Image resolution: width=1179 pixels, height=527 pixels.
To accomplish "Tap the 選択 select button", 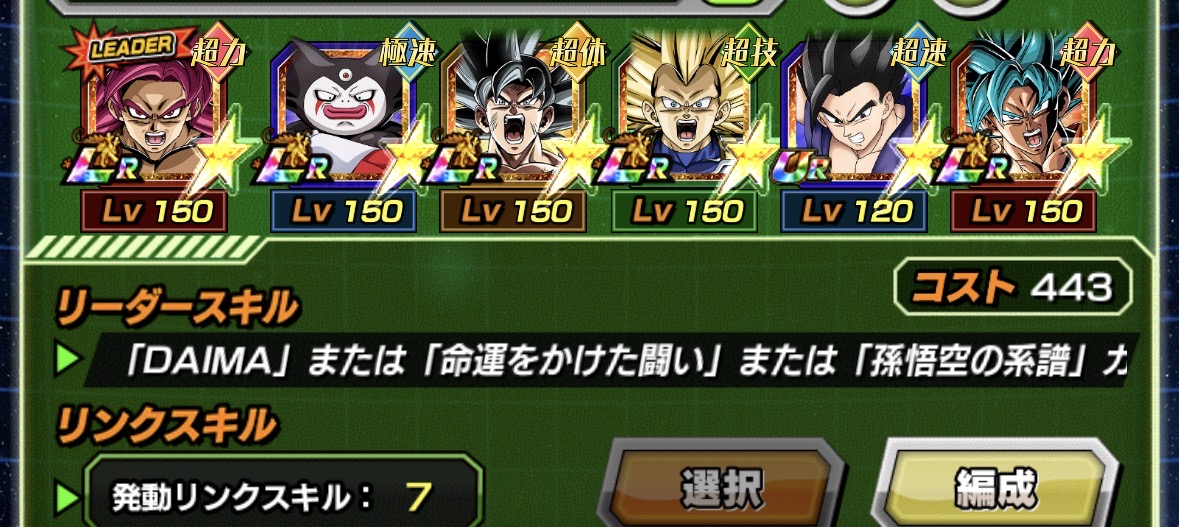I will 721,487.
